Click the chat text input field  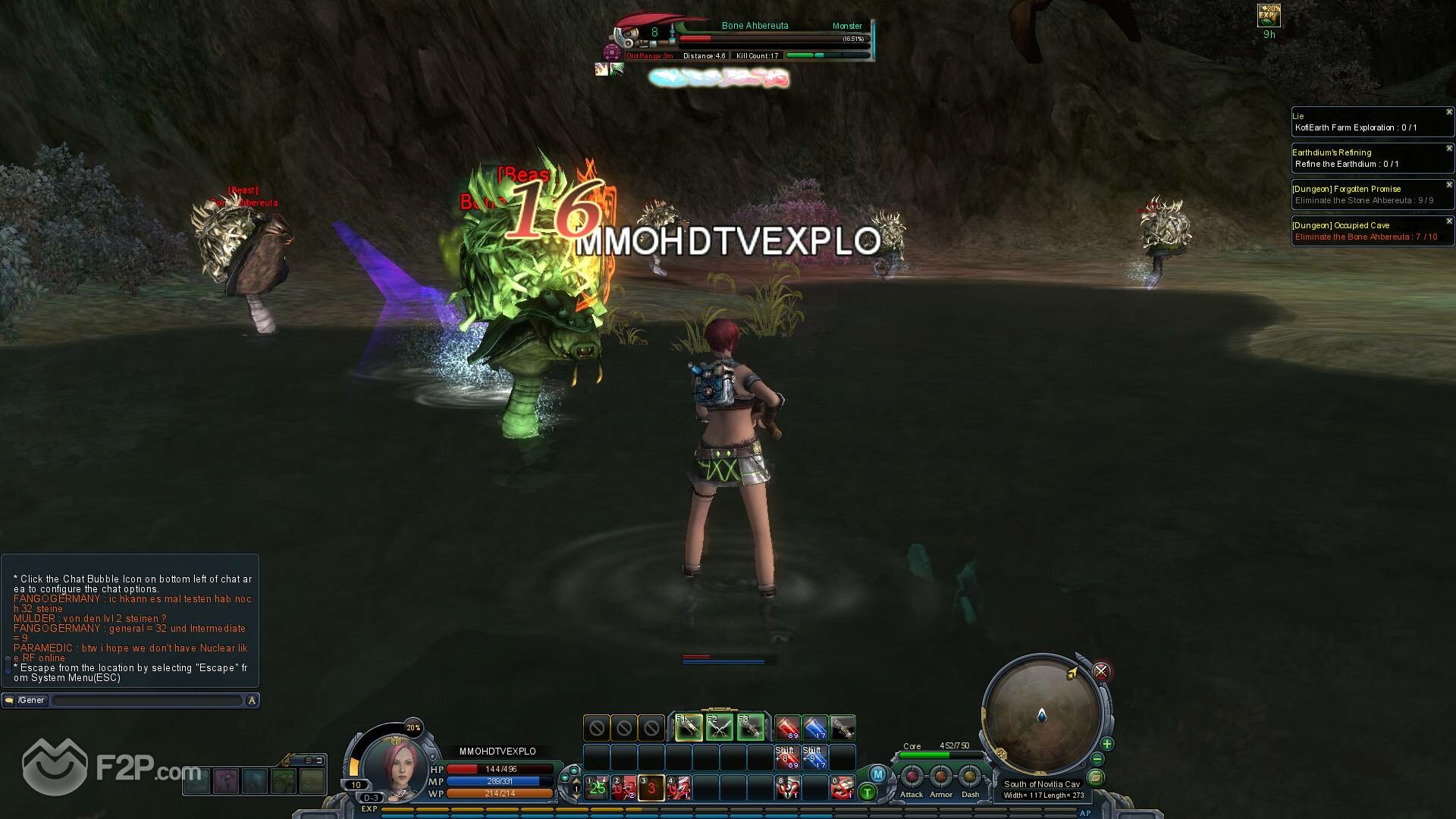147,701
